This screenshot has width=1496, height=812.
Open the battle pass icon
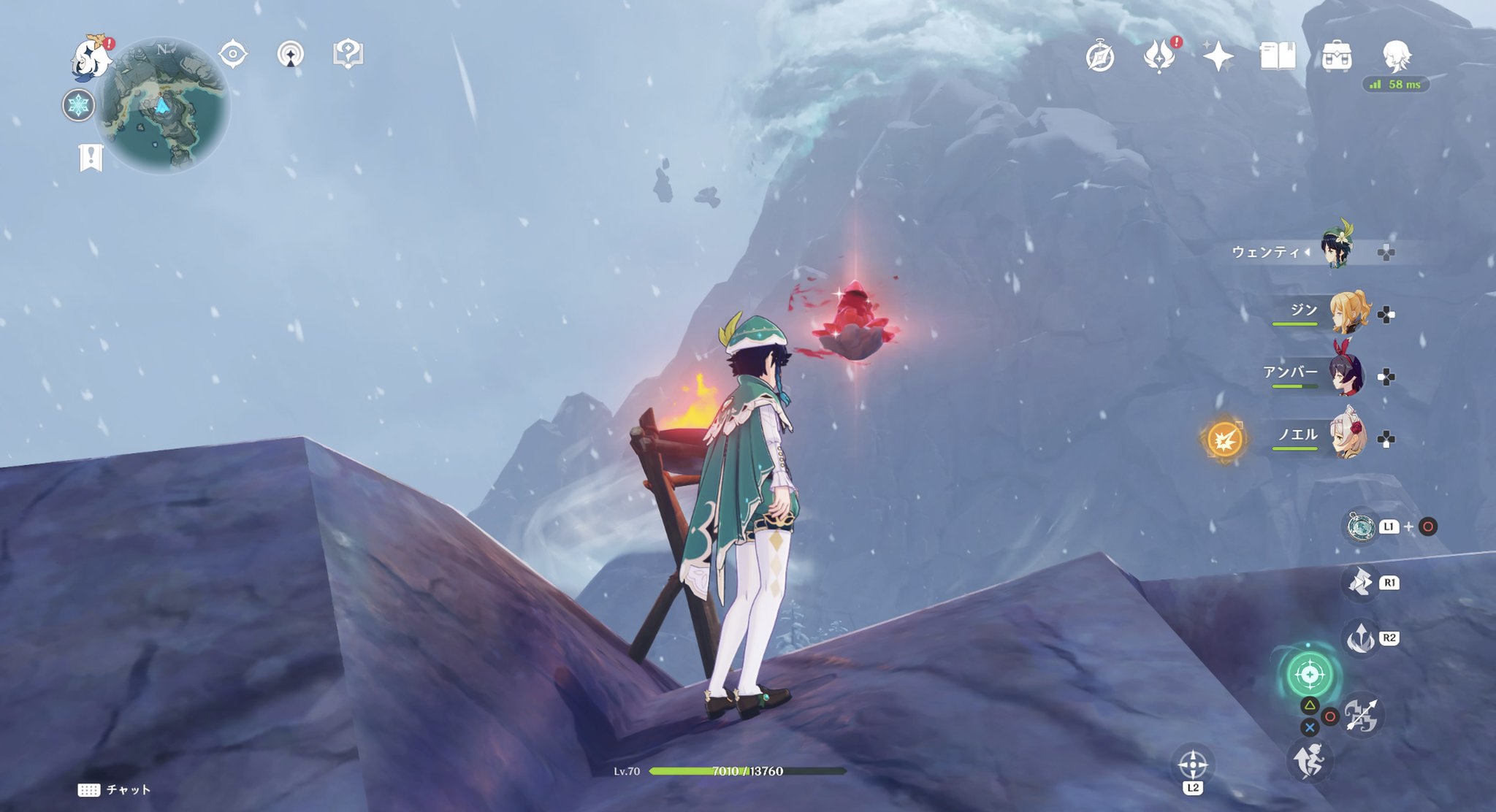[1159, 56]
